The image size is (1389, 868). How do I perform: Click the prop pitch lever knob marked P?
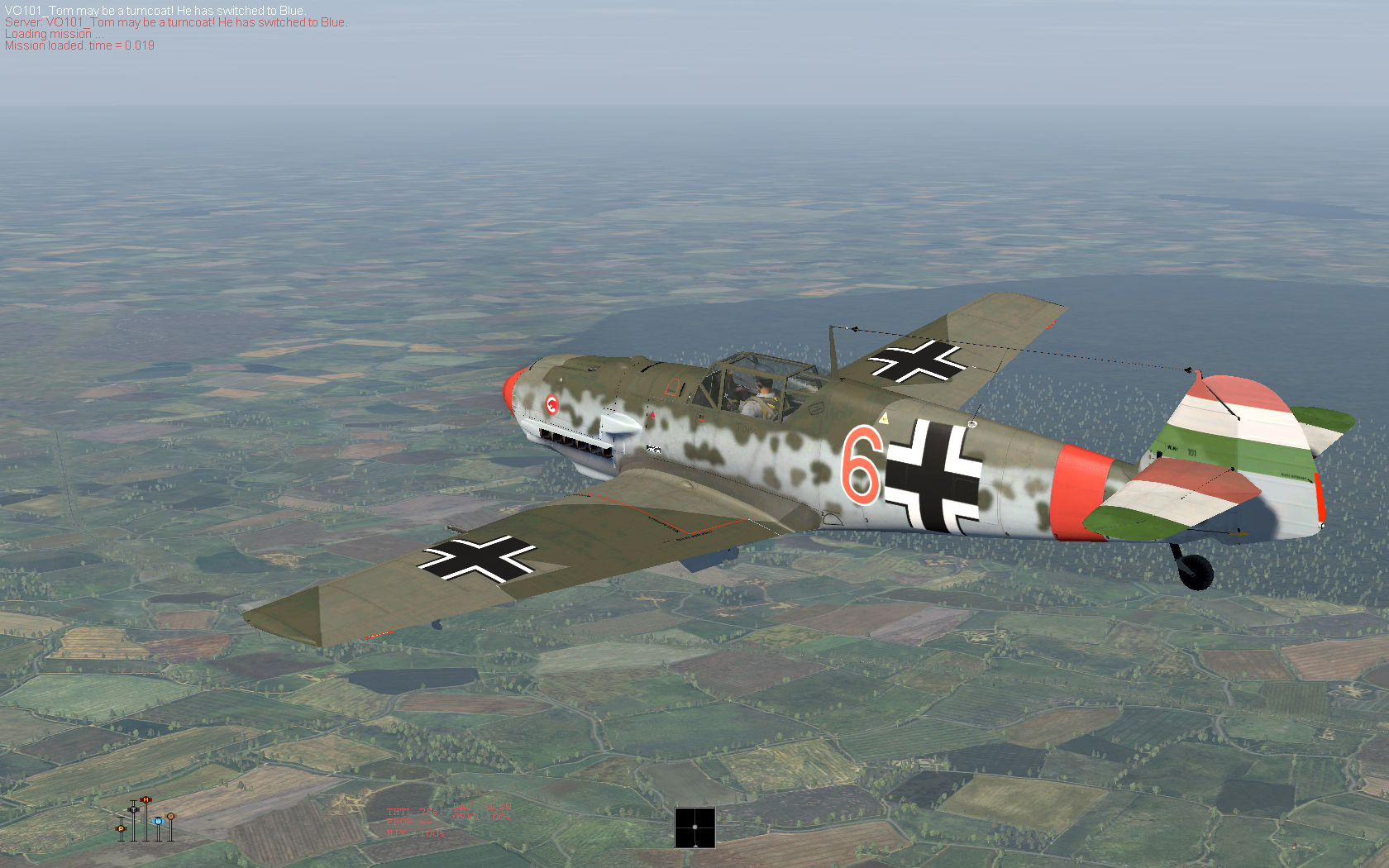[121, 828]
